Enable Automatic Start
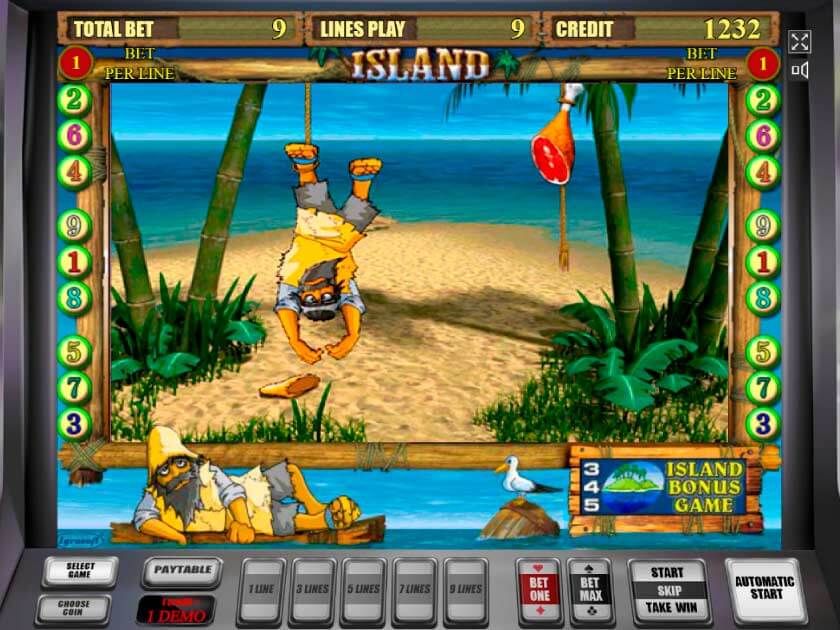Image resolution: width=840 pixels, height=630 pixels. coord(764,588)
